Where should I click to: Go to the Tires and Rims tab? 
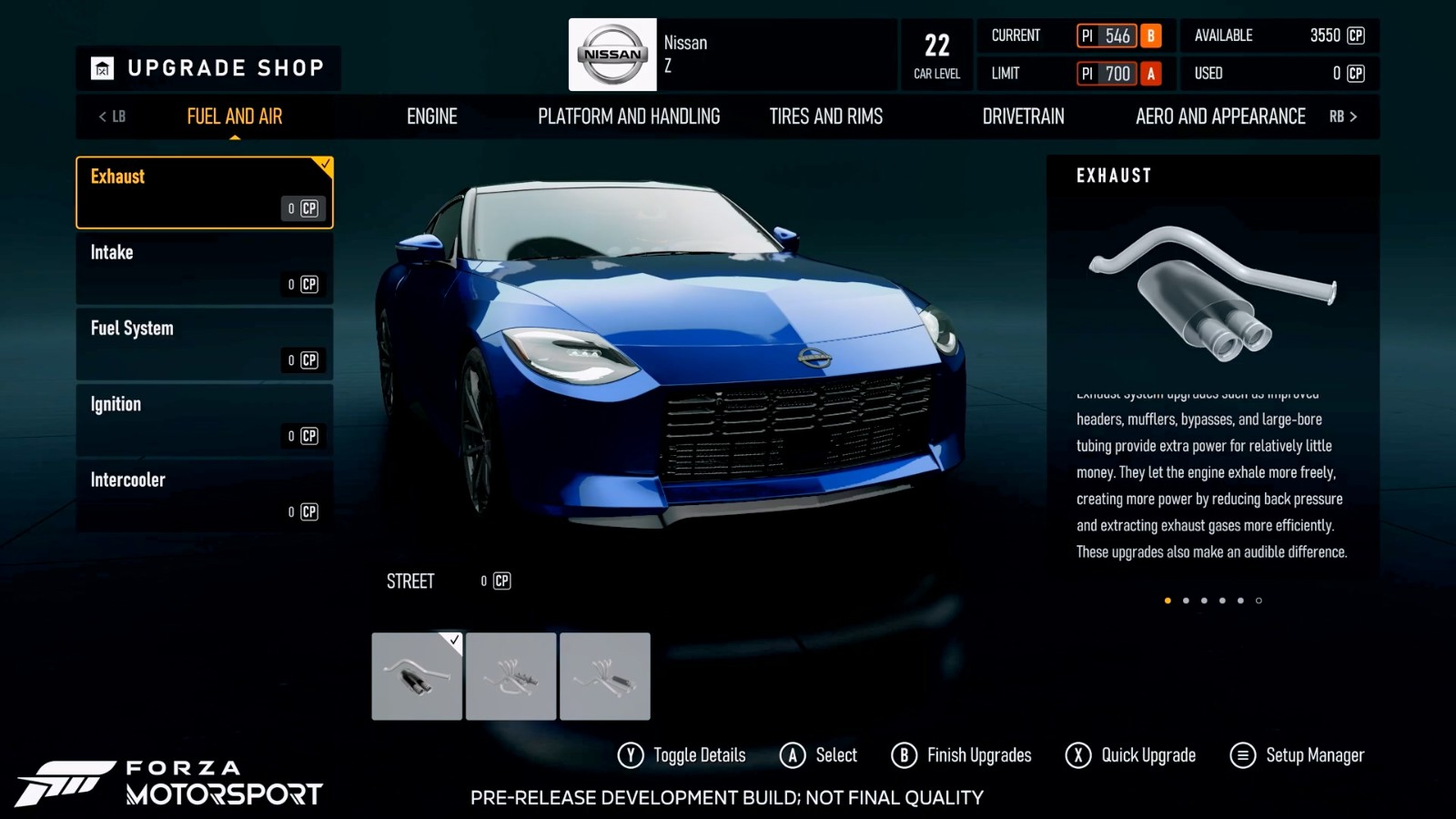tap(826, 116)
